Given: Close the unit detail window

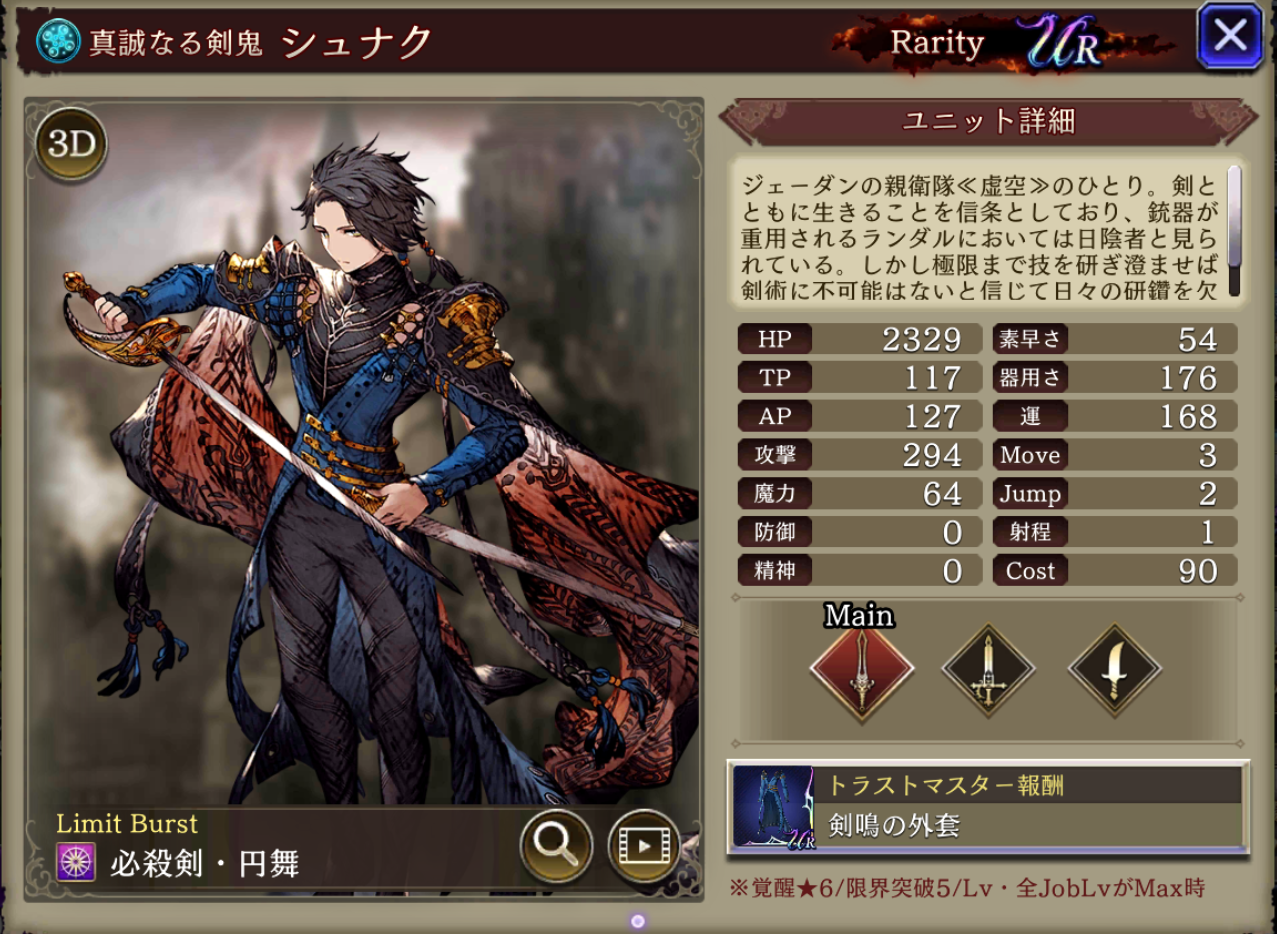Looking at the screenshot, I should (1229, 37).
